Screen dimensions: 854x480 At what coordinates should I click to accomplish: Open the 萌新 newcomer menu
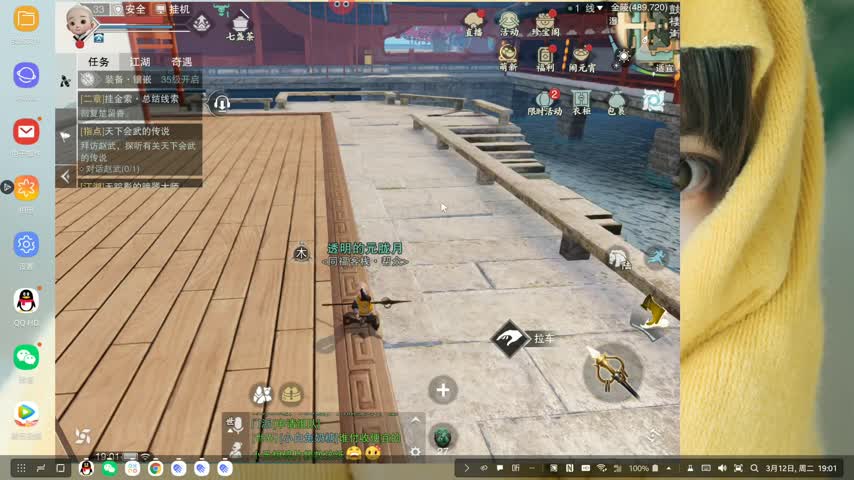pyautogui.click(x=509, y=56)
